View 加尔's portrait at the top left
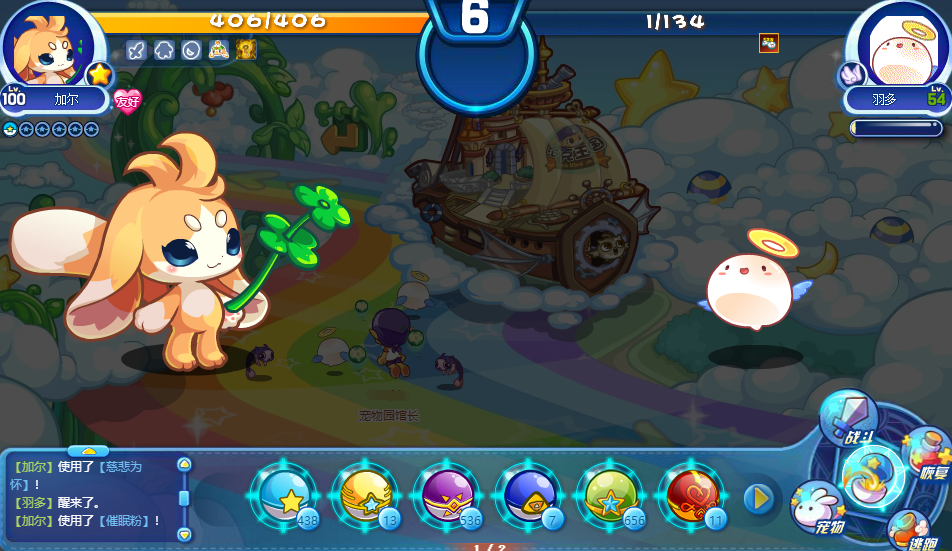 pyautogui.click(x=48, y=45)
